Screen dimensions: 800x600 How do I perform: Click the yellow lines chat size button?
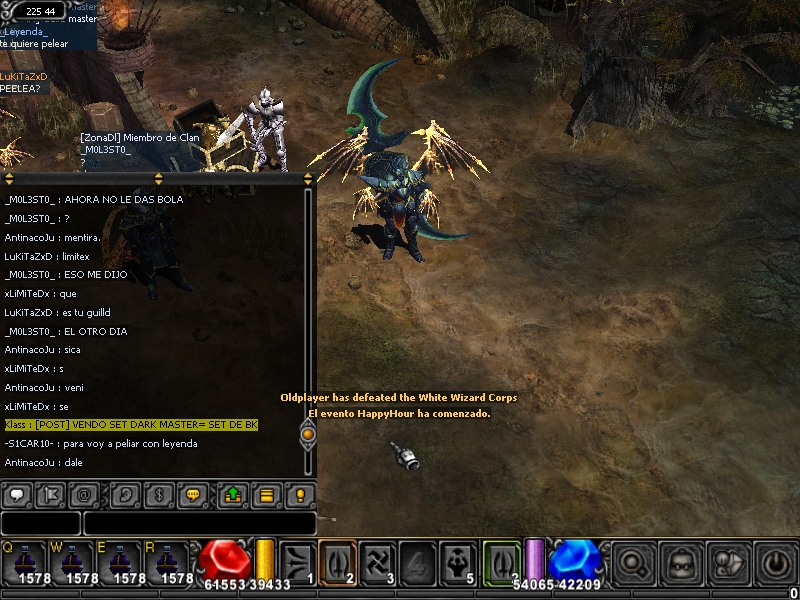[268, 494]
